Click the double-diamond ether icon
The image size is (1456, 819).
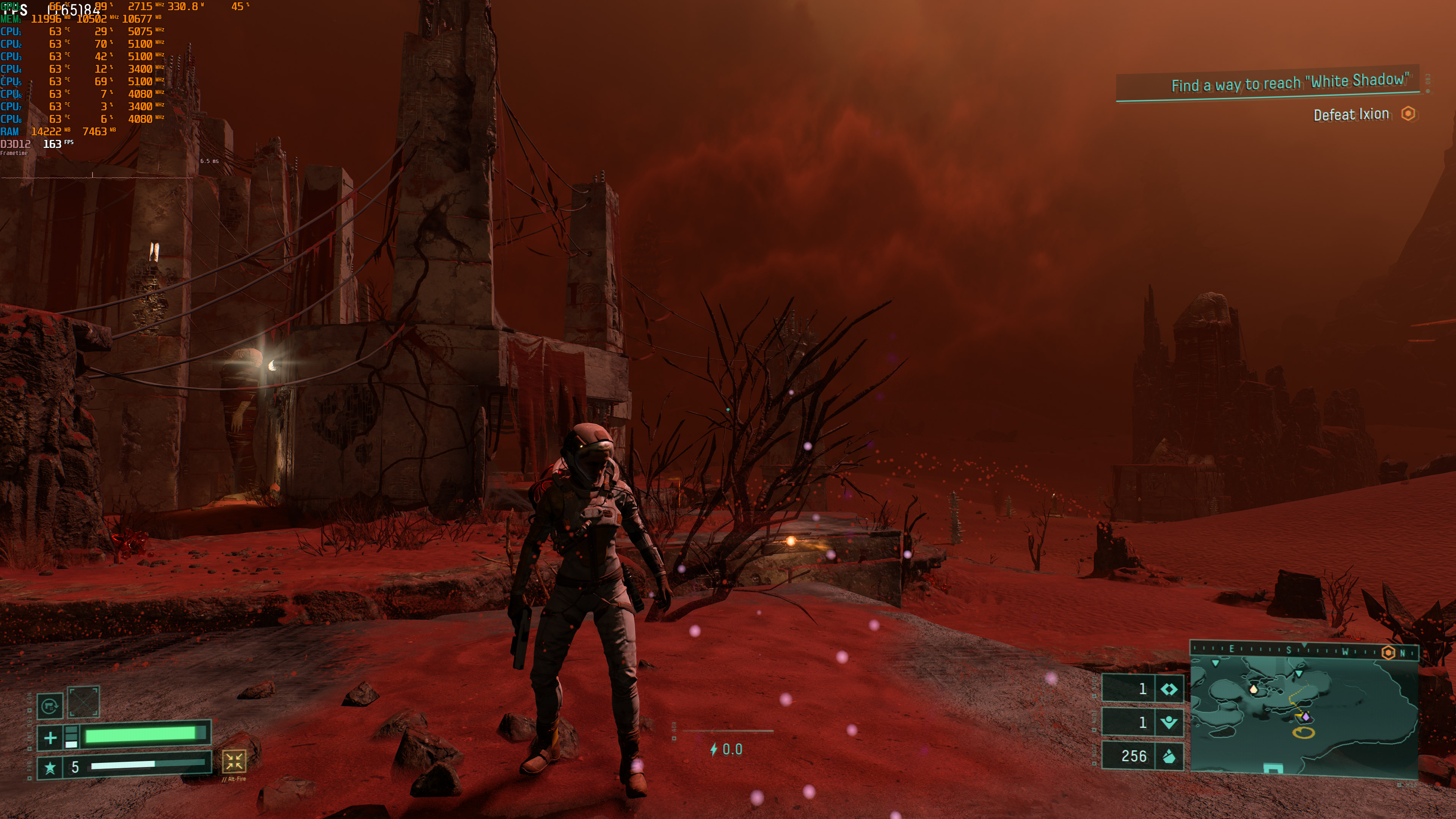1169,689
